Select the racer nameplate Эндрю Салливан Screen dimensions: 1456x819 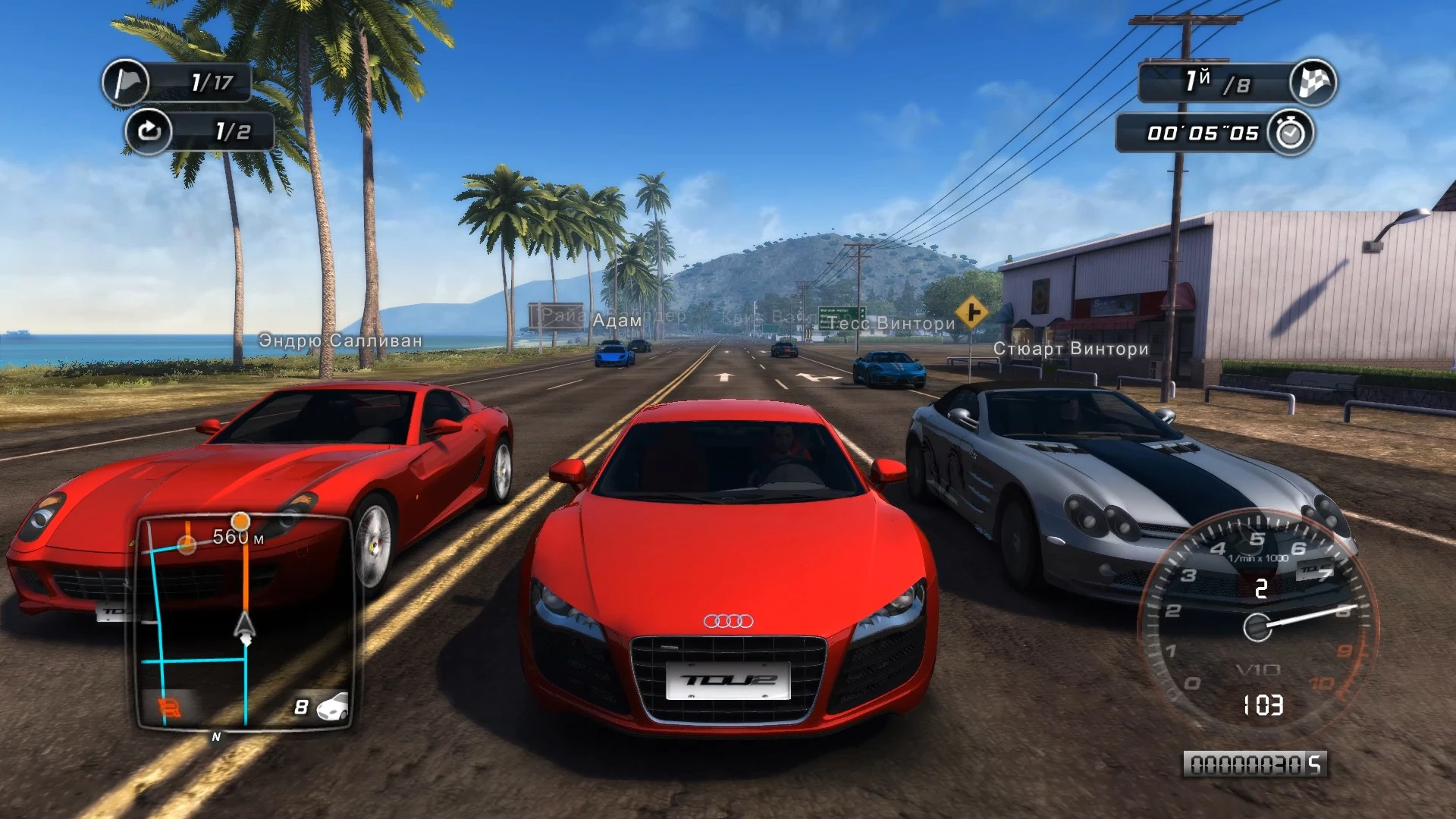(x=340, y=341)
